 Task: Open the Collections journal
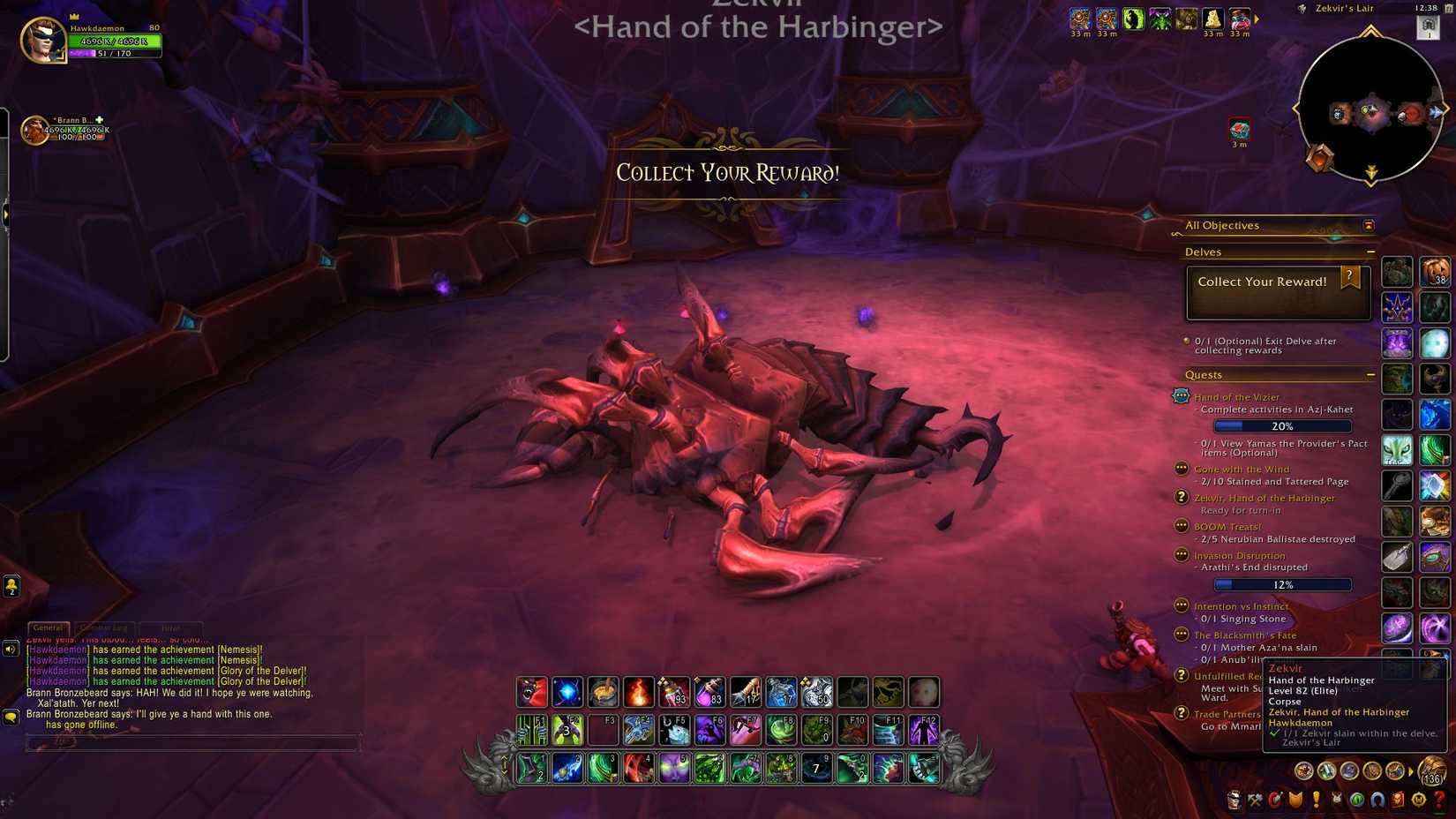point(1377,800)
